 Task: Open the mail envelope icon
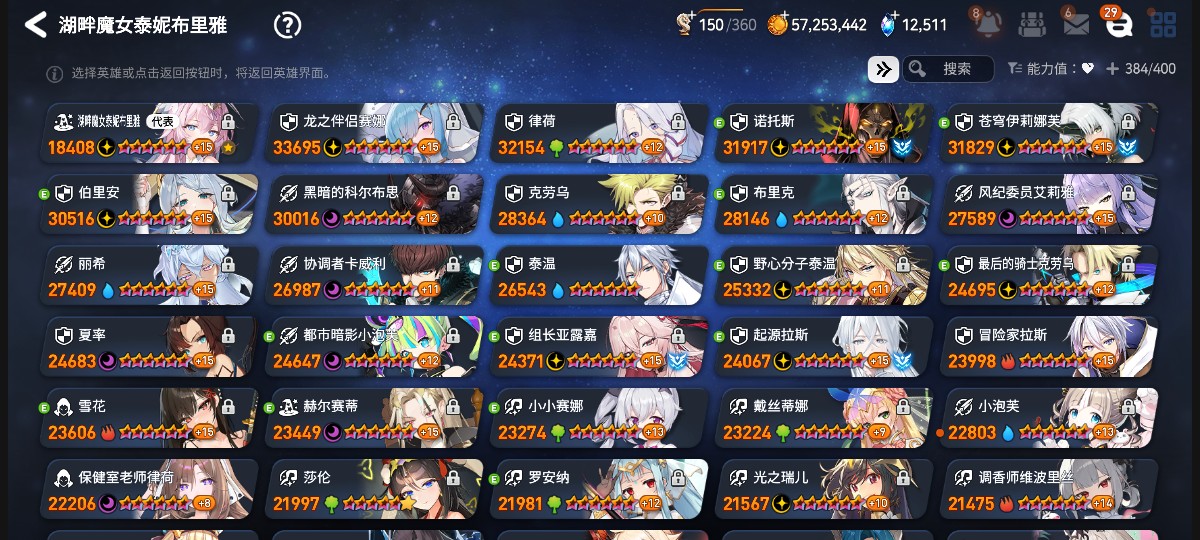pos(1075,24)
